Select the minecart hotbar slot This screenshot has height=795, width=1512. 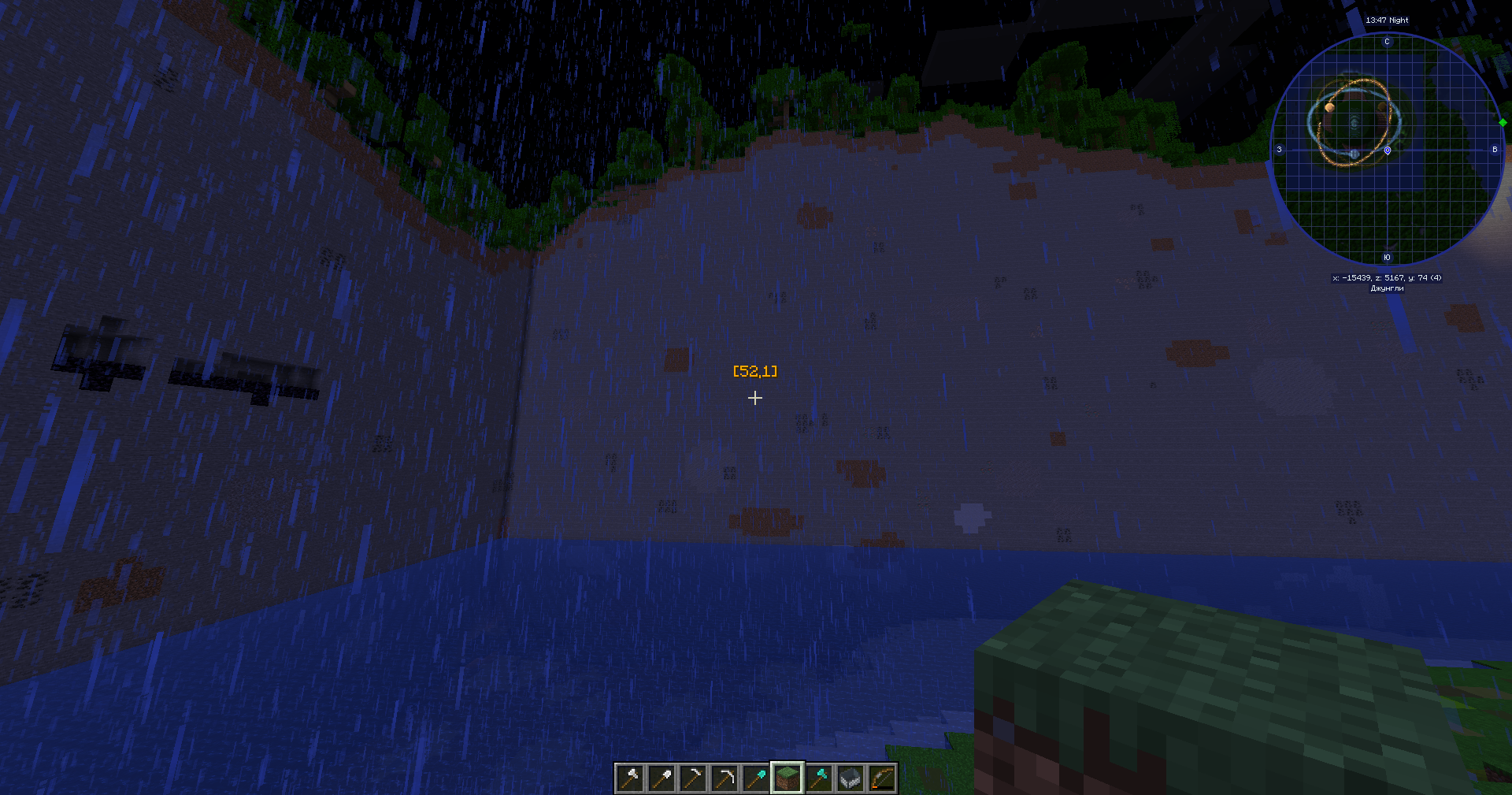click(850, 778)
